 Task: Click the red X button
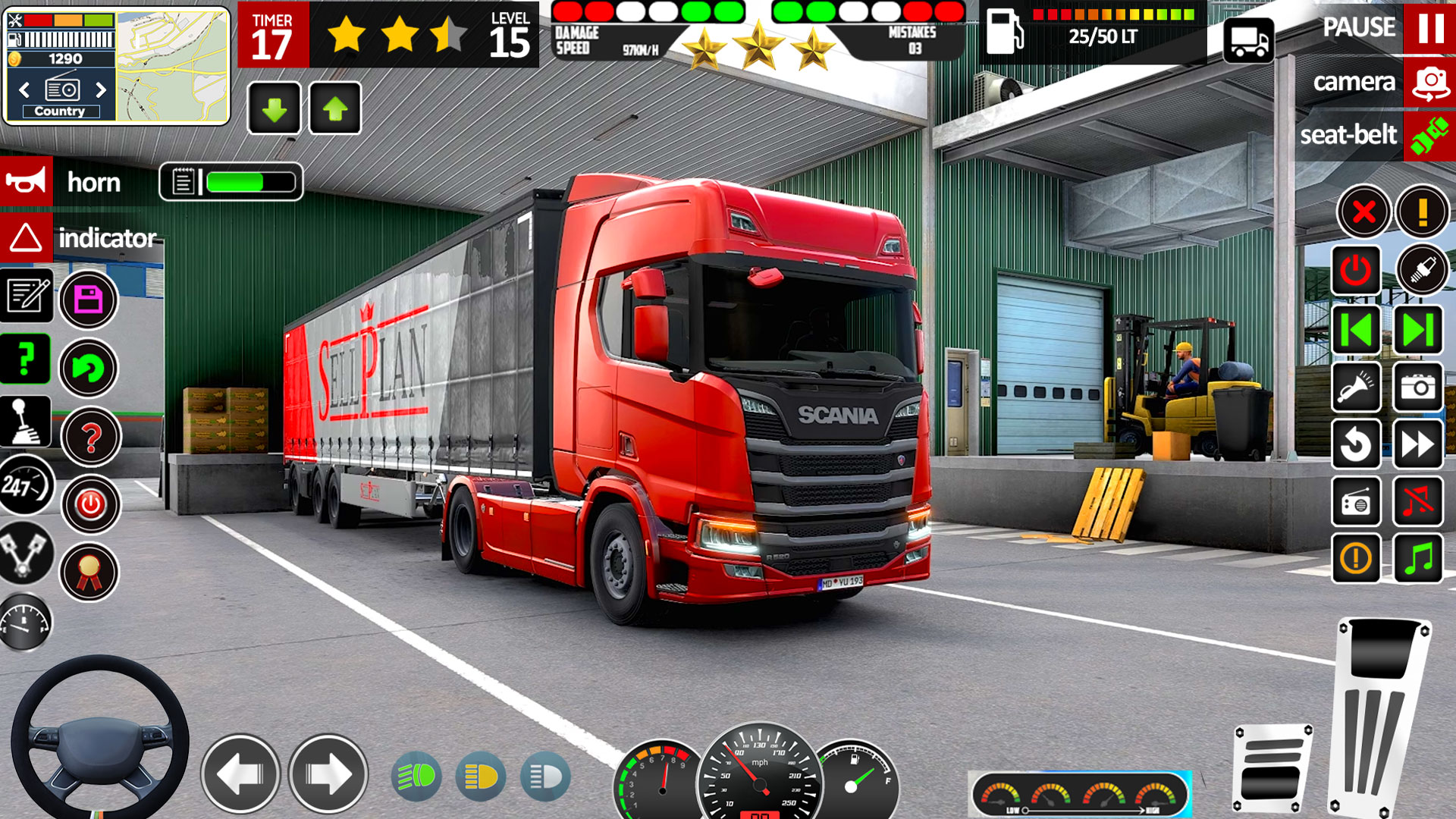click(1363, 212)
